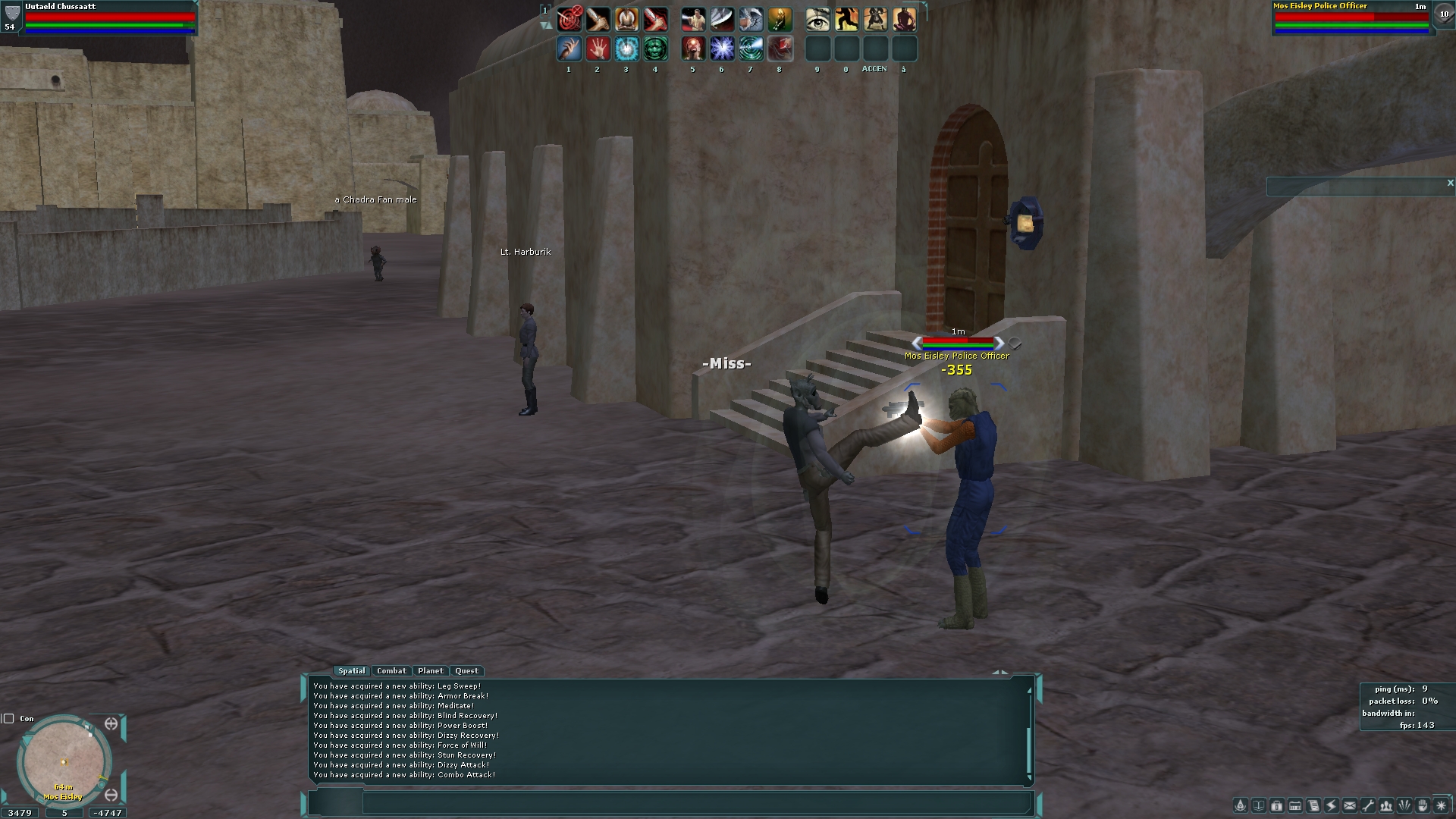Switch to the Quest chat tab
Image resolution: width=1456 pixels, height=819 pixels.
(466, 670)
